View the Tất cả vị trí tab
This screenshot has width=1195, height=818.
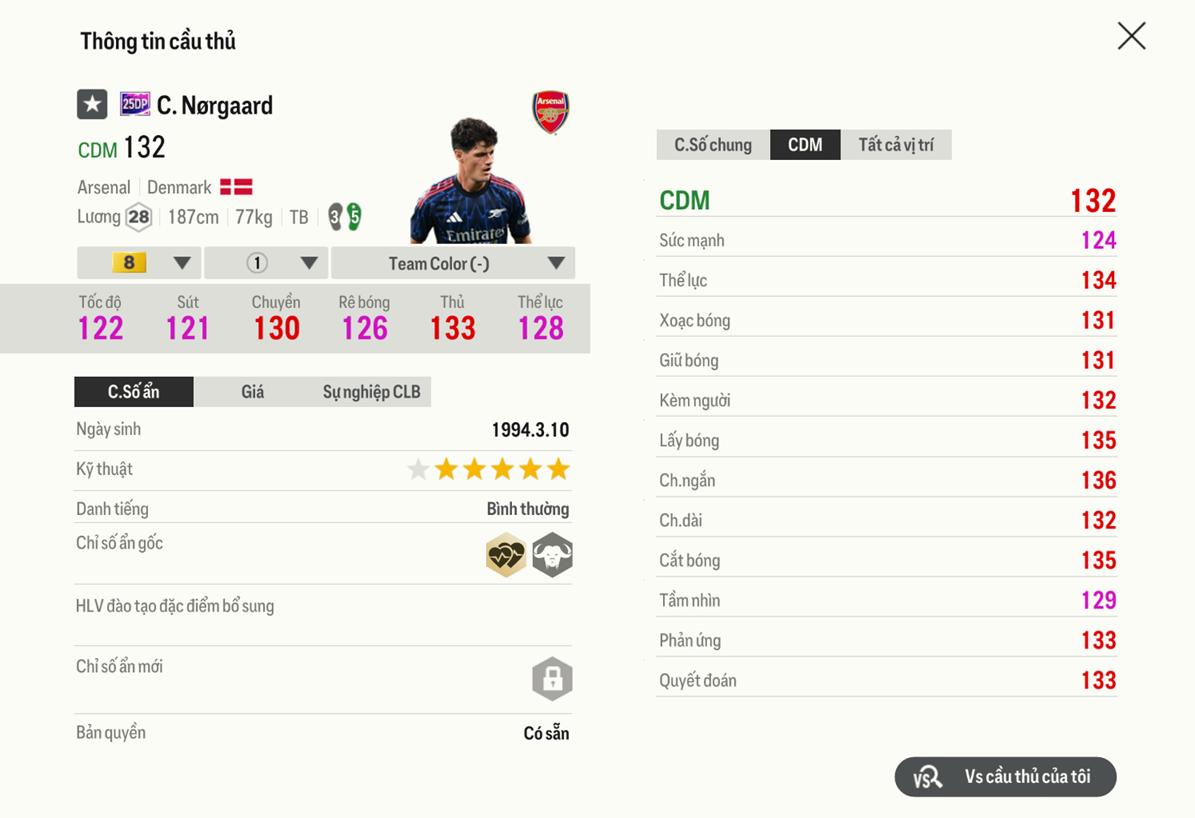896,145
